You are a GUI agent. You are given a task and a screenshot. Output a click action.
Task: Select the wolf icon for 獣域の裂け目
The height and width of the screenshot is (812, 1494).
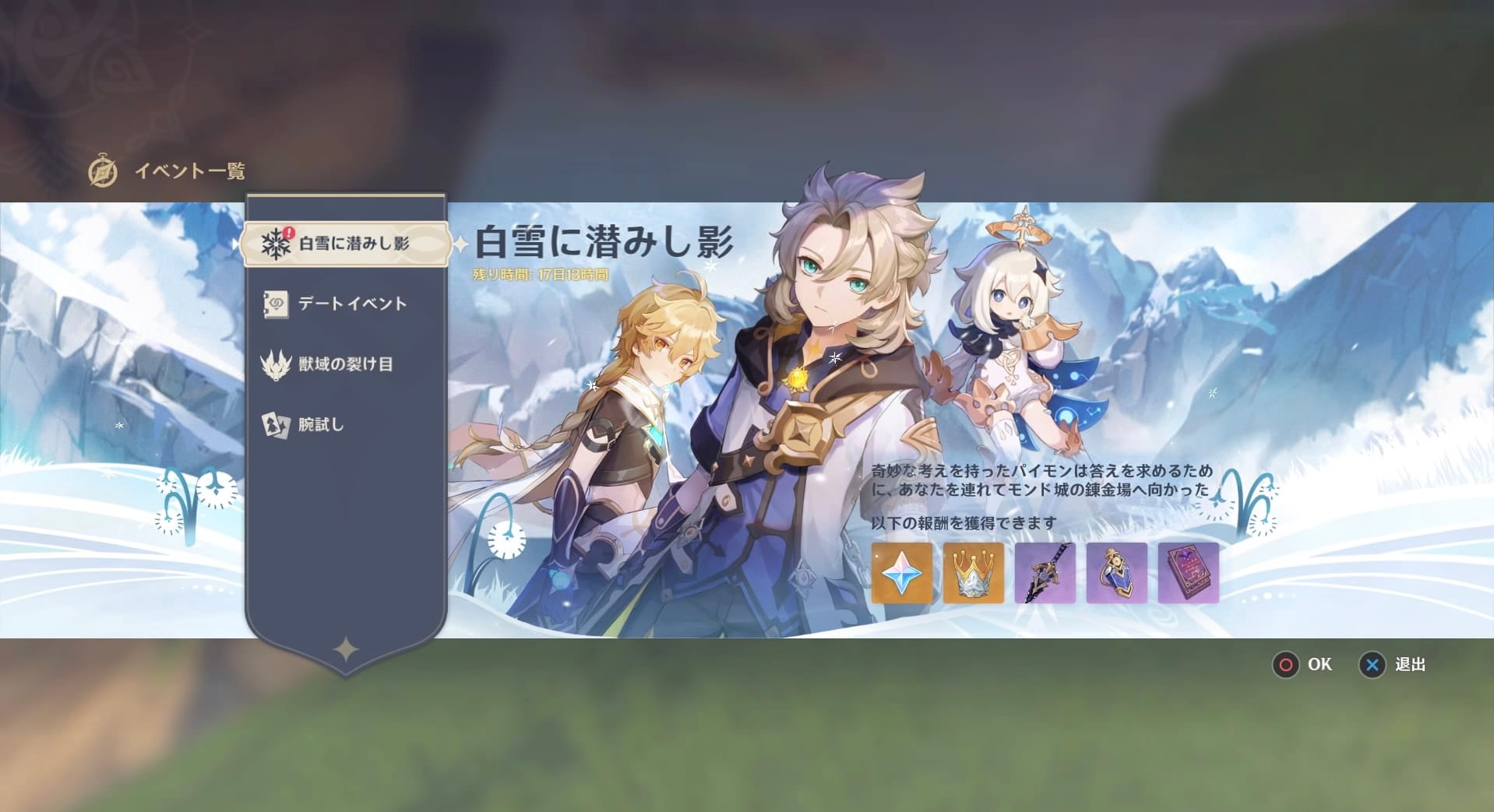(x=274, y=364)
